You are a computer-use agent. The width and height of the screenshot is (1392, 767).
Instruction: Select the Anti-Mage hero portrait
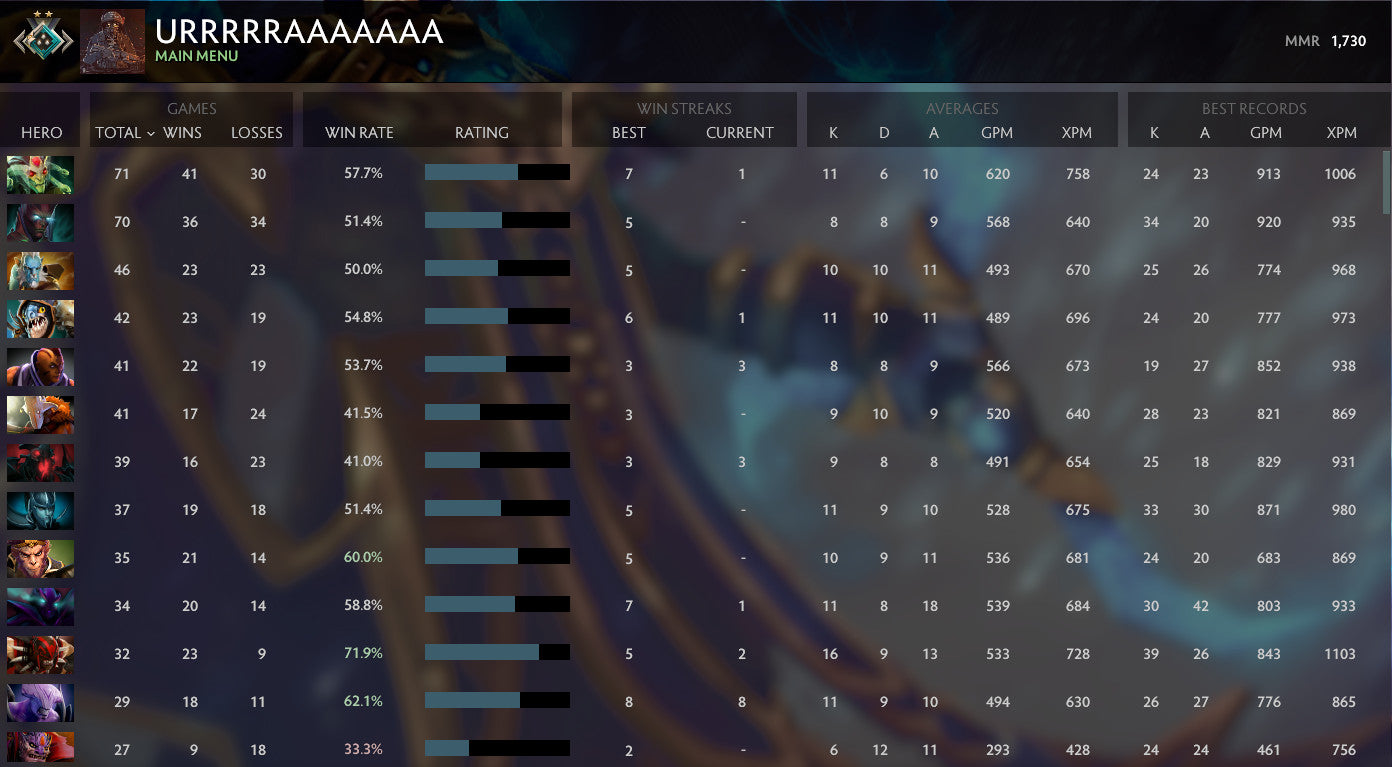coord(40,365)
